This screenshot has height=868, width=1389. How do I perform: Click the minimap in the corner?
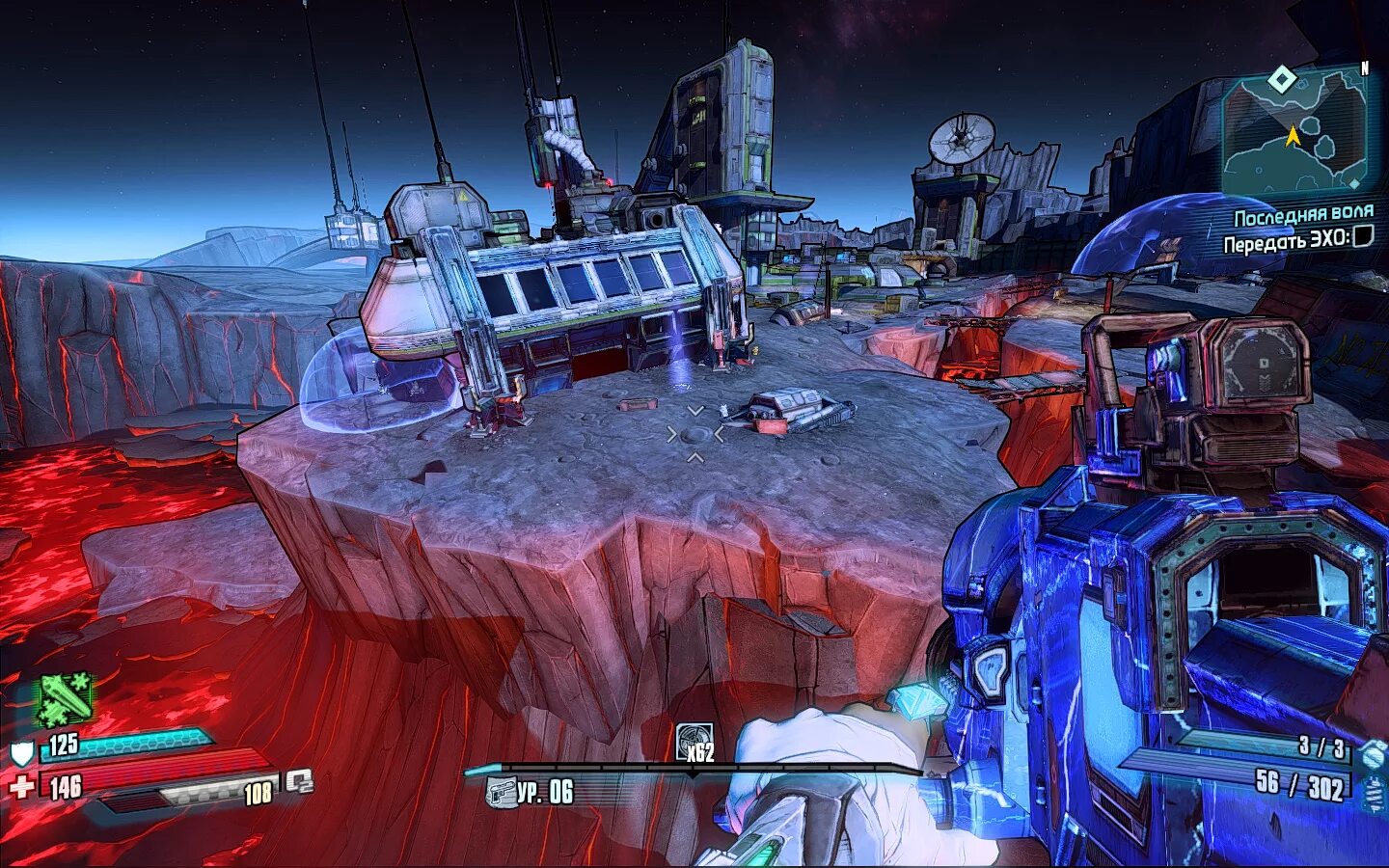(1294, 132)
